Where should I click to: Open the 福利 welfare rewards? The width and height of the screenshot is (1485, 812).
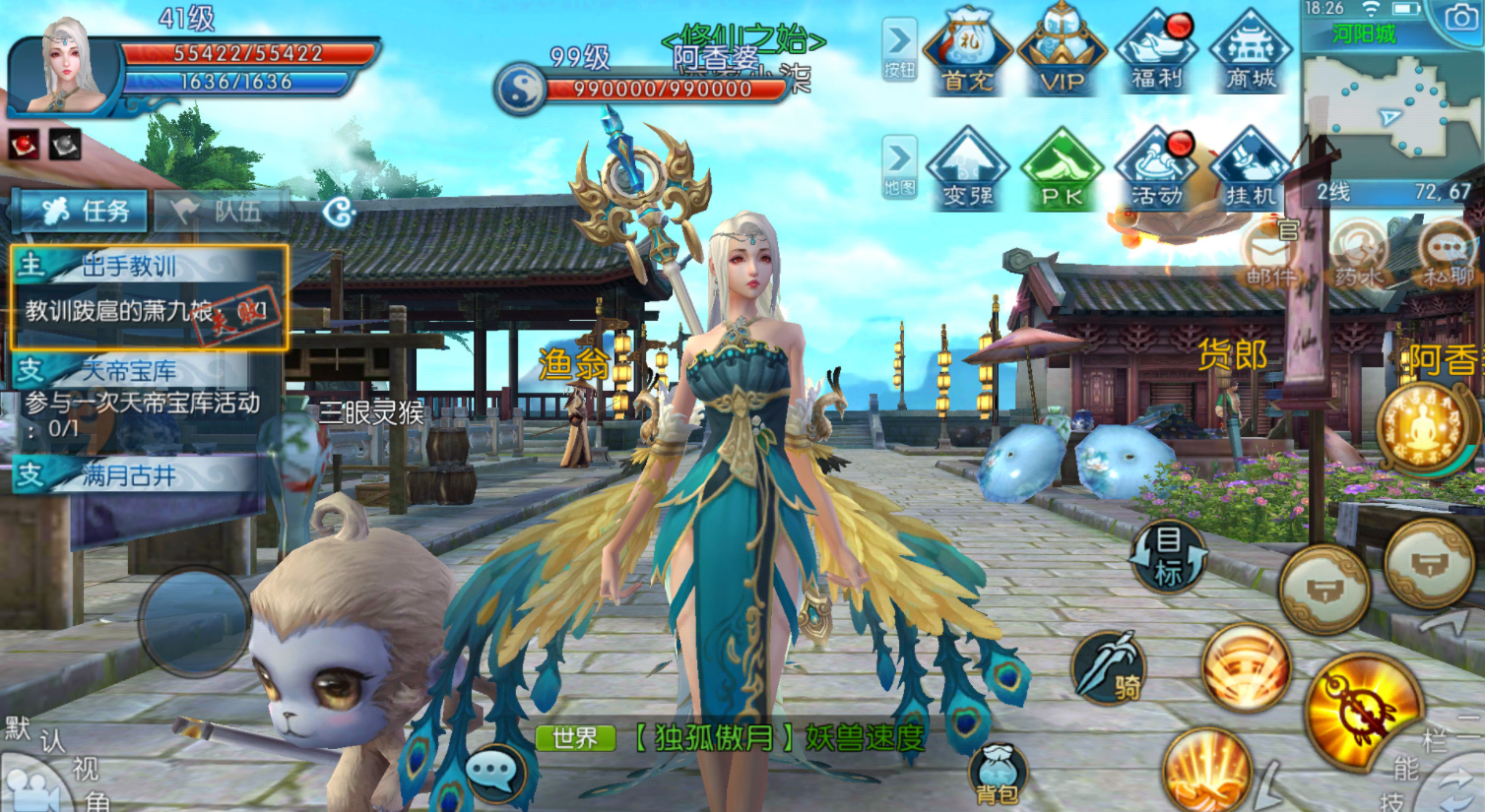pyautogui.click(x=1156, y=53)
